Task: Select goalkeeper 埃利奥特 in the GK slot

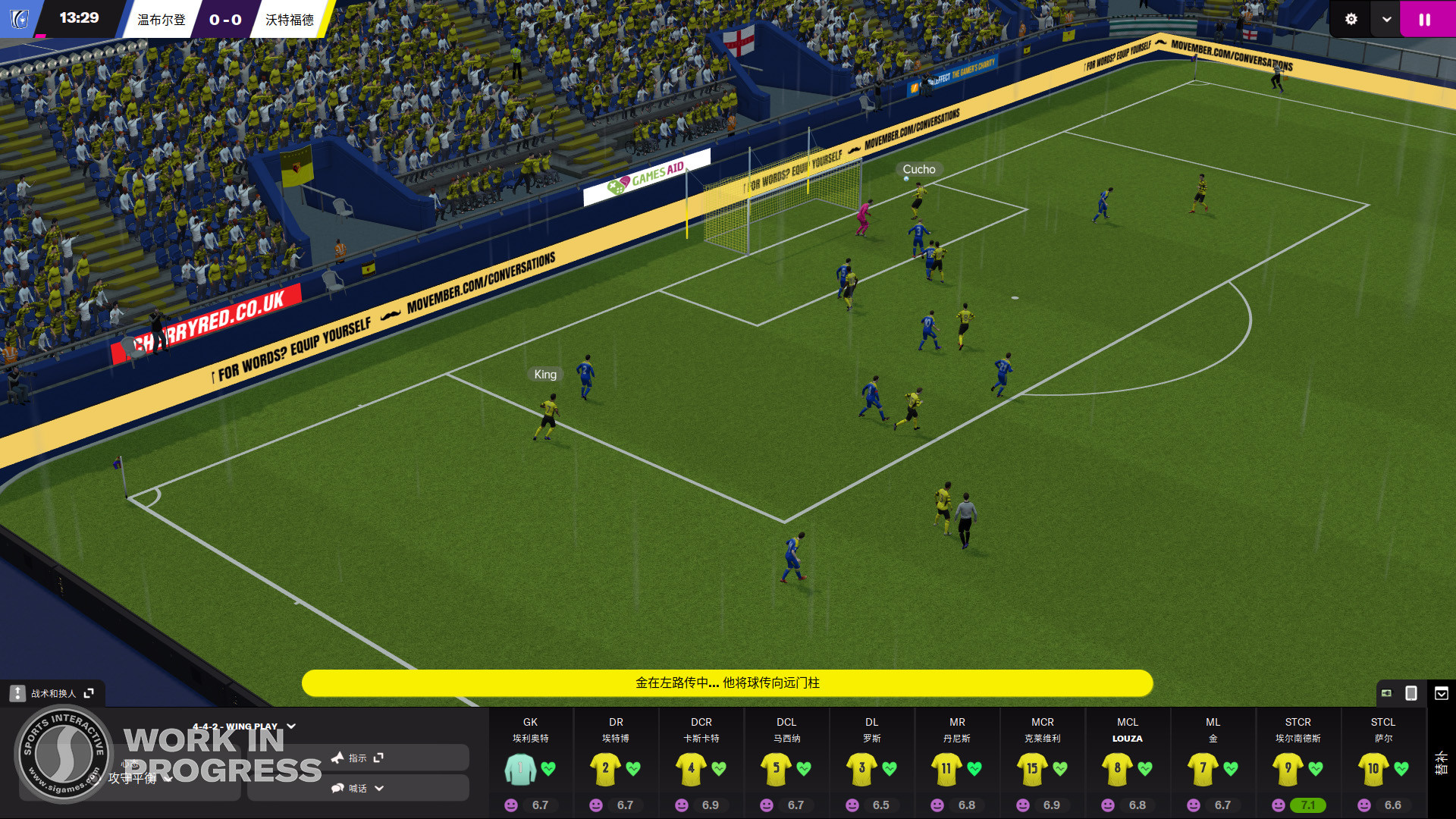Action: coord(521,768)
